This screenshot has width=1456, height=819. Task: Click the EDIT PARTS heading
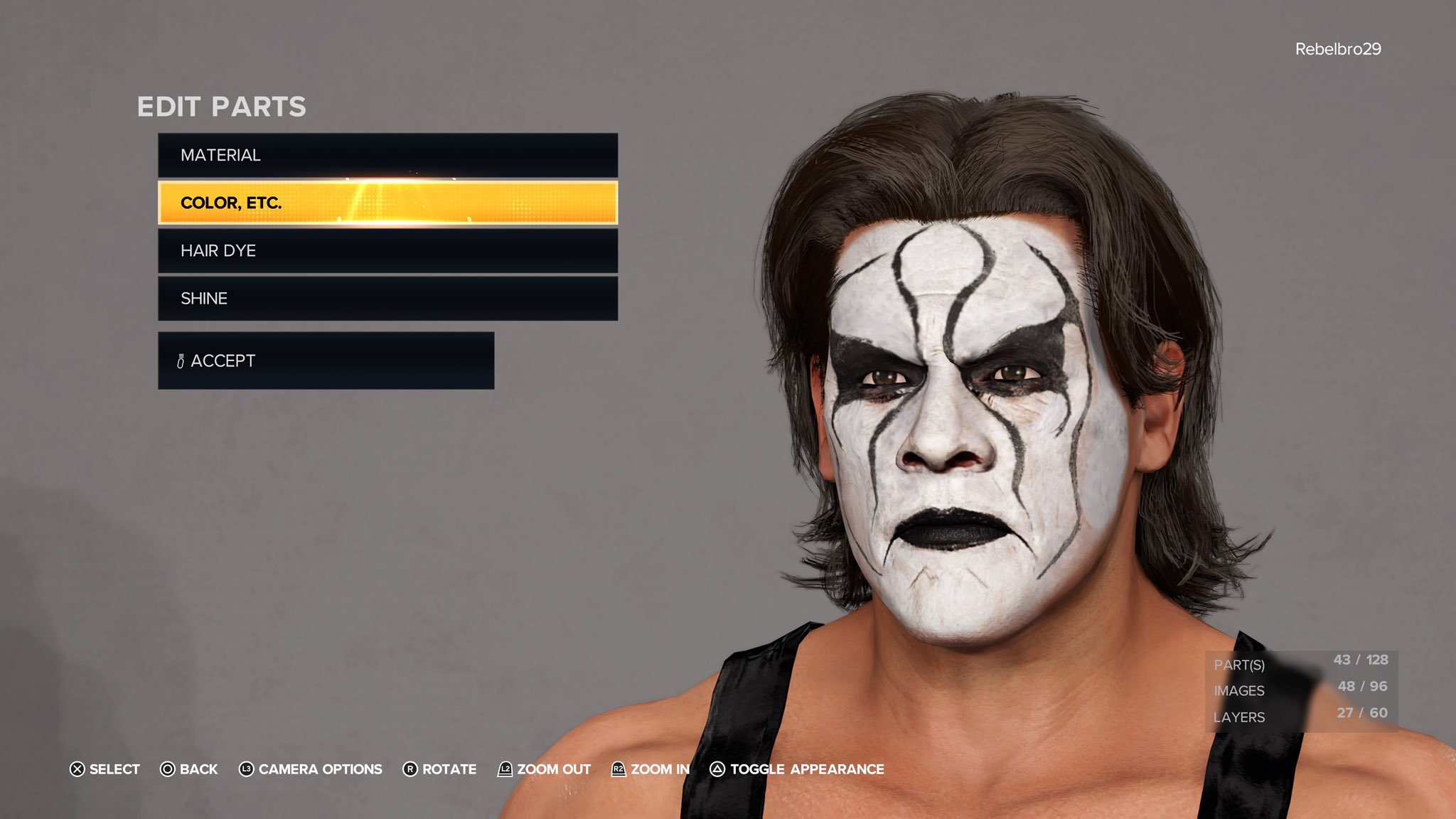(x=221, y=107)
